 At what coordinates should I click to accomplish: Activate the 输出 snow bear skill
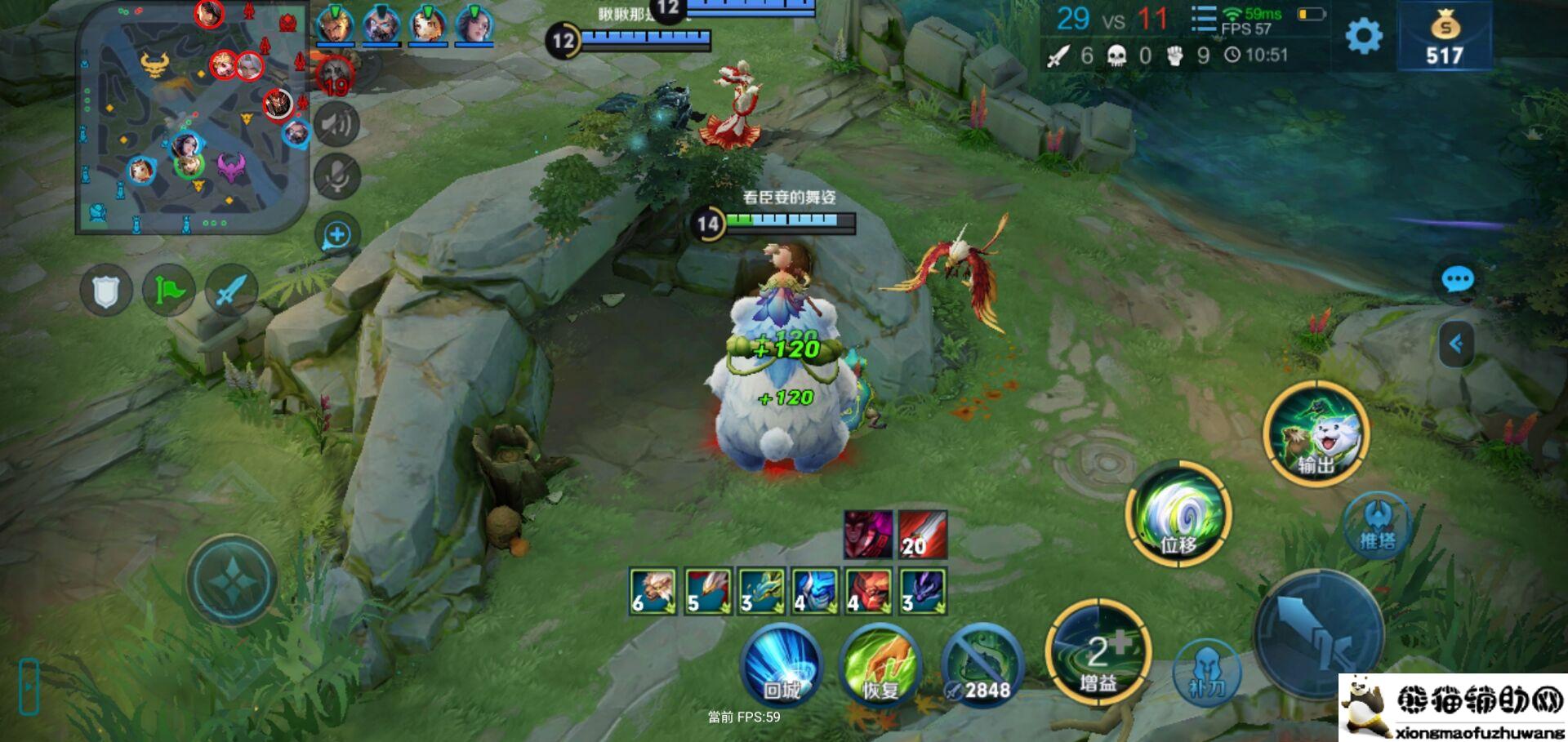pyautogui.click(x=1316, y=433)
